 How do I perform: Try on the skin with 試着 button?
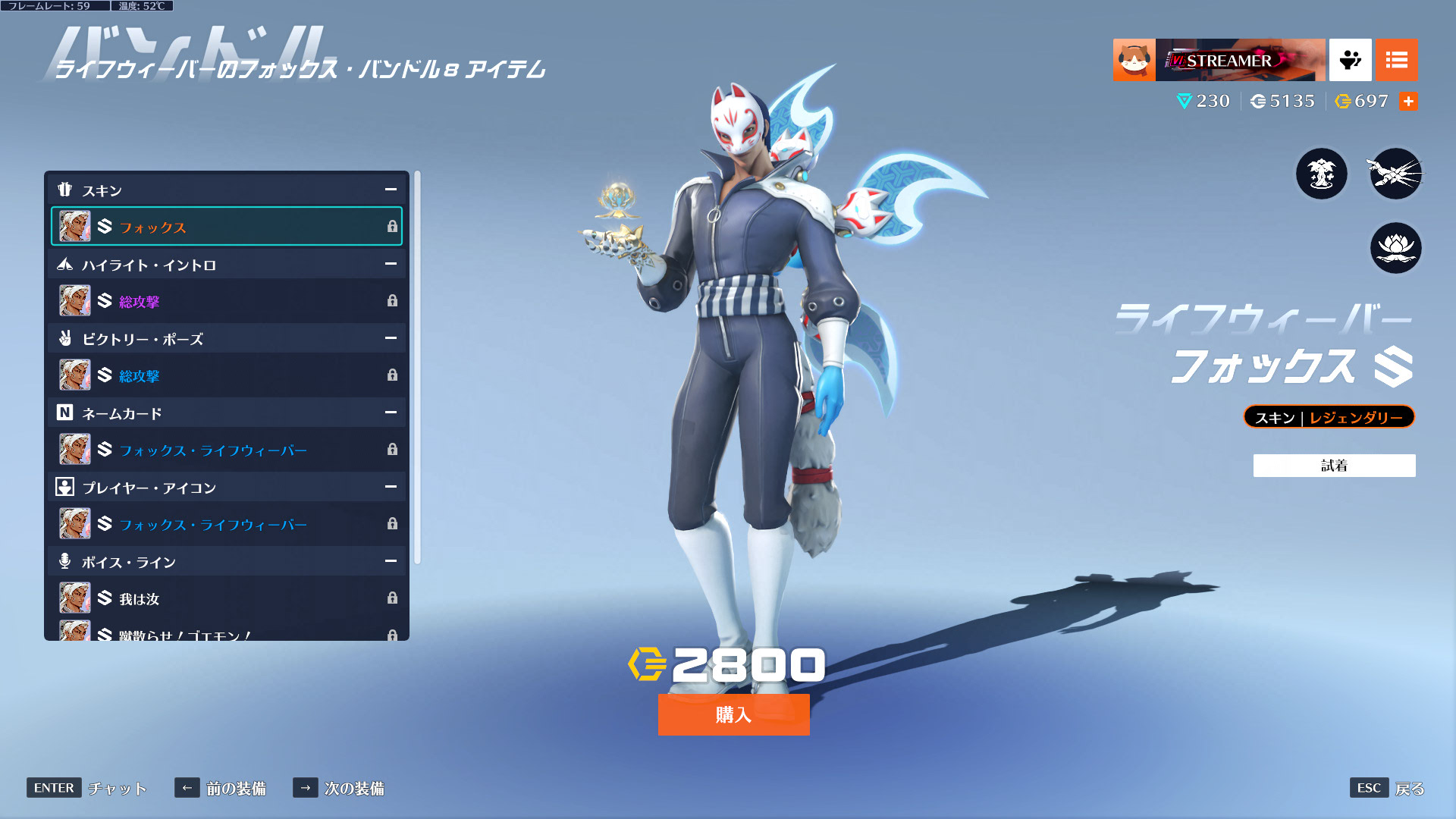coord(1334,466)
